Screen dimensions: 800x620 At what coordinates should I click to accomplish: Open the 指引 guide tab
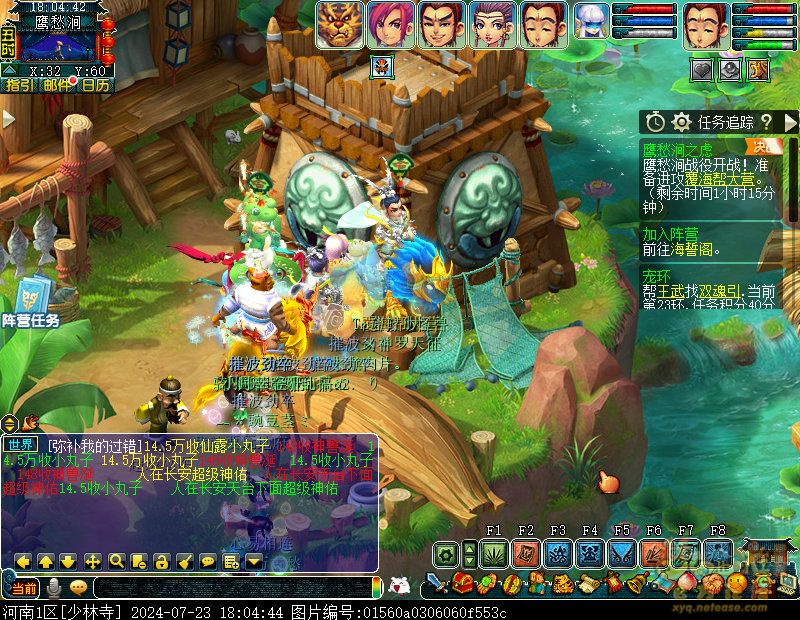point(17,86)
